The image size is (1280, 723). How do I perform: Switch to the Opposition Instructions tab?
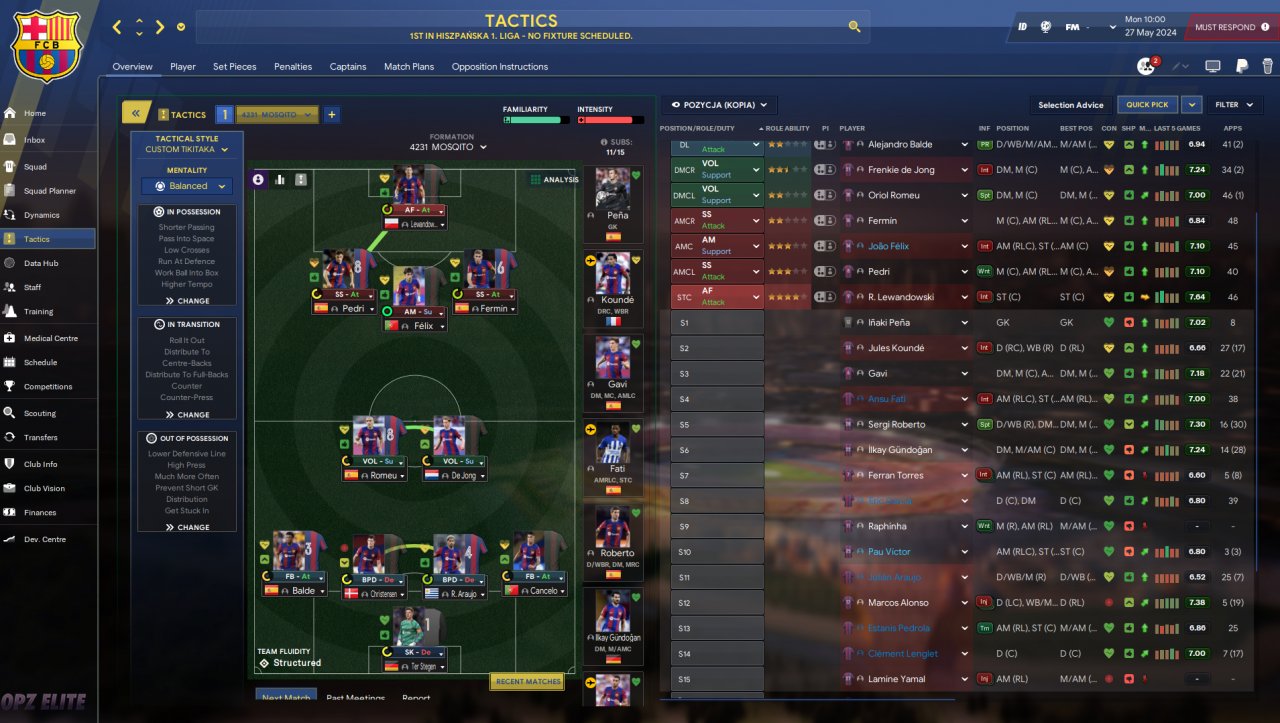499,67
